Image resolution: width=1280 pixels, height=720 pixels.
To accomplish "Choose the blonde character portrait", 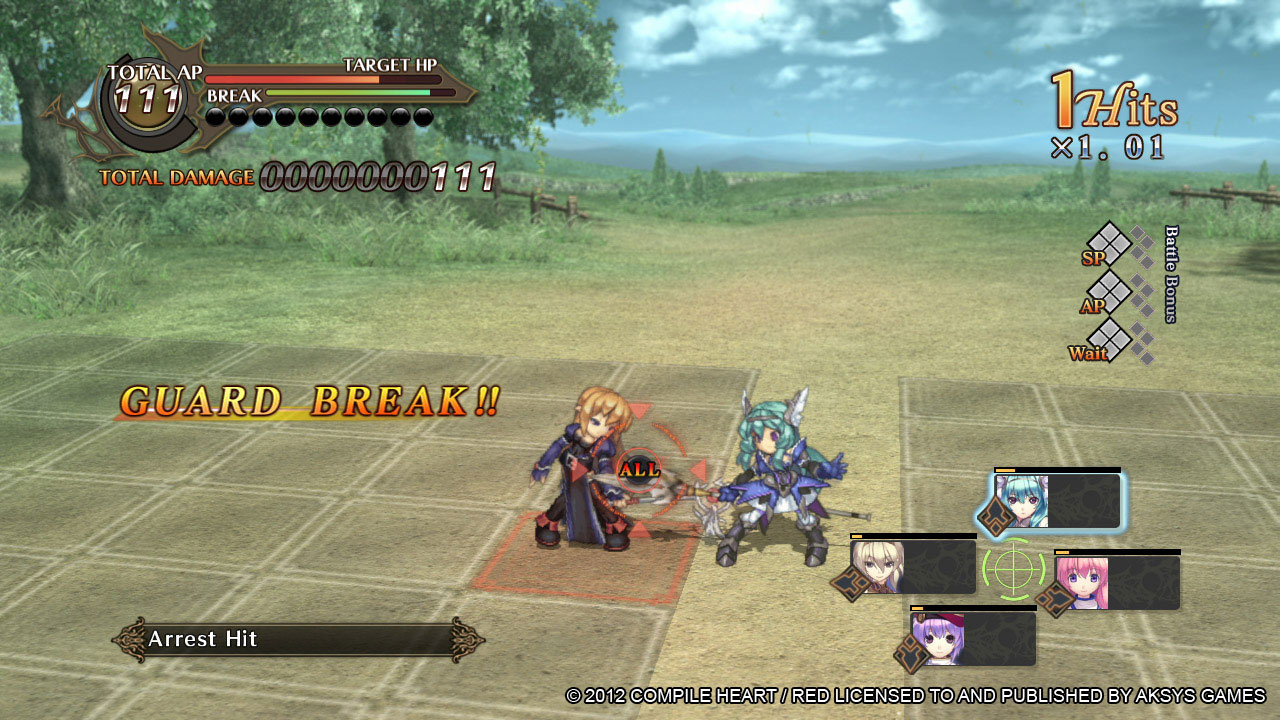I will [x=878, y=567].
